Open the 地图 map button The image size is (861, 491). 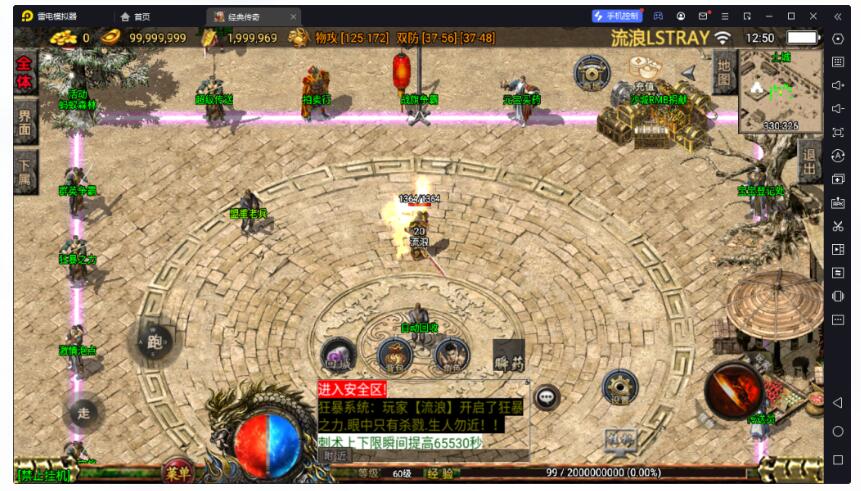point(724,73)
